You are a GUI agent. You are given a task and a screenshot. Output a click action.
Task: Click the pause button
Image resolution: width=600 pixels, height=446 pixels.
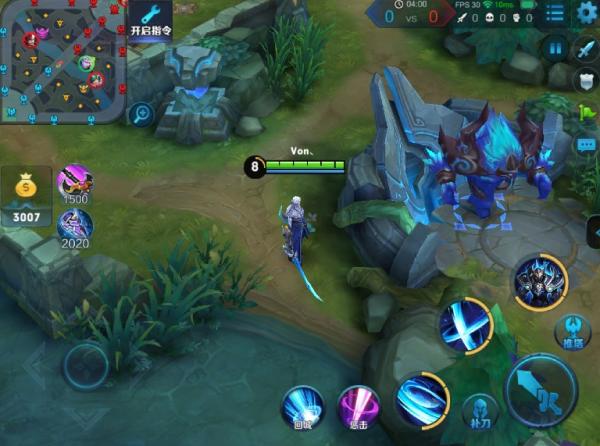click(x=554, y=47)
